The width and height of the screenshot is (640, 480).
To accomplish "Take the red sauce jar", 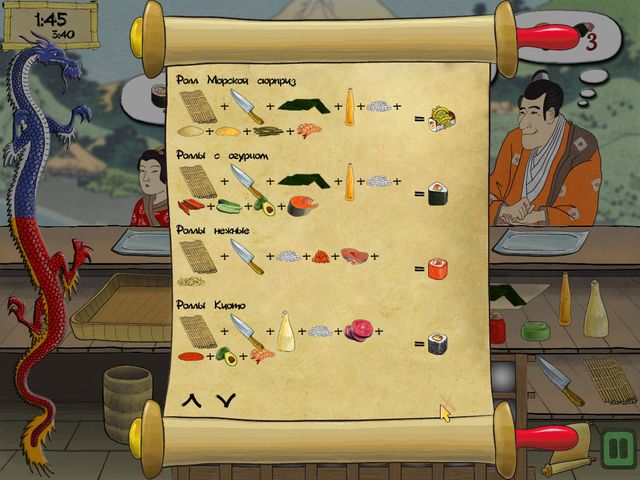I will tap(497, 327).
